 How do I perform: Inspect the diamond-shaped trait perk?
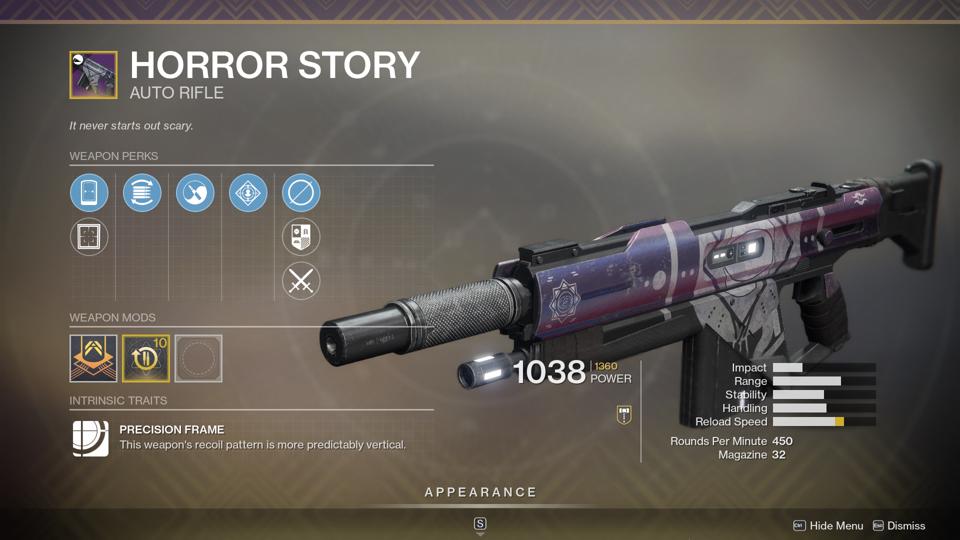coord(248,192)
